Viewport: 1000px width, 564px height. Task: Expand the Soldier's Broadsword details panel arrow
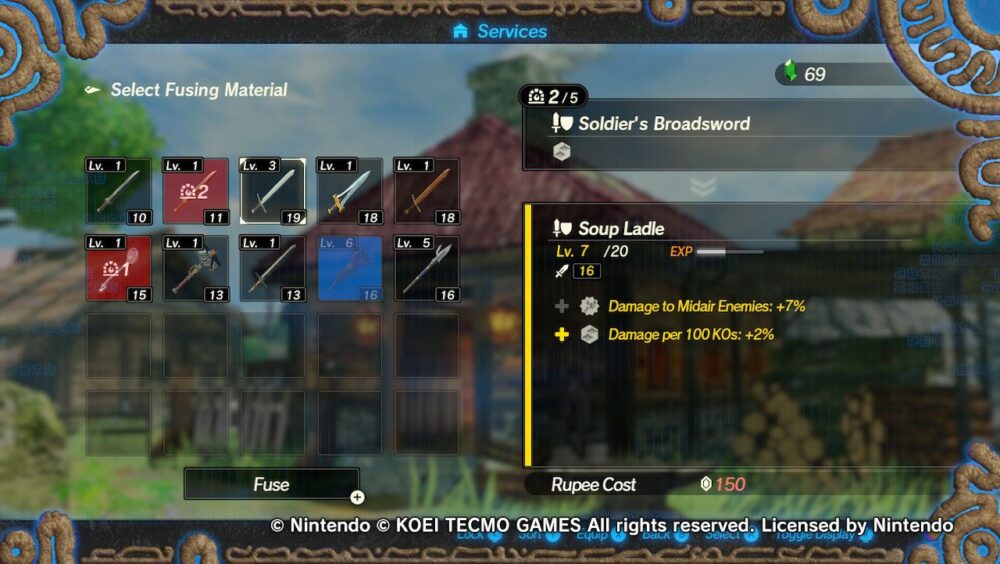(703, 187)
